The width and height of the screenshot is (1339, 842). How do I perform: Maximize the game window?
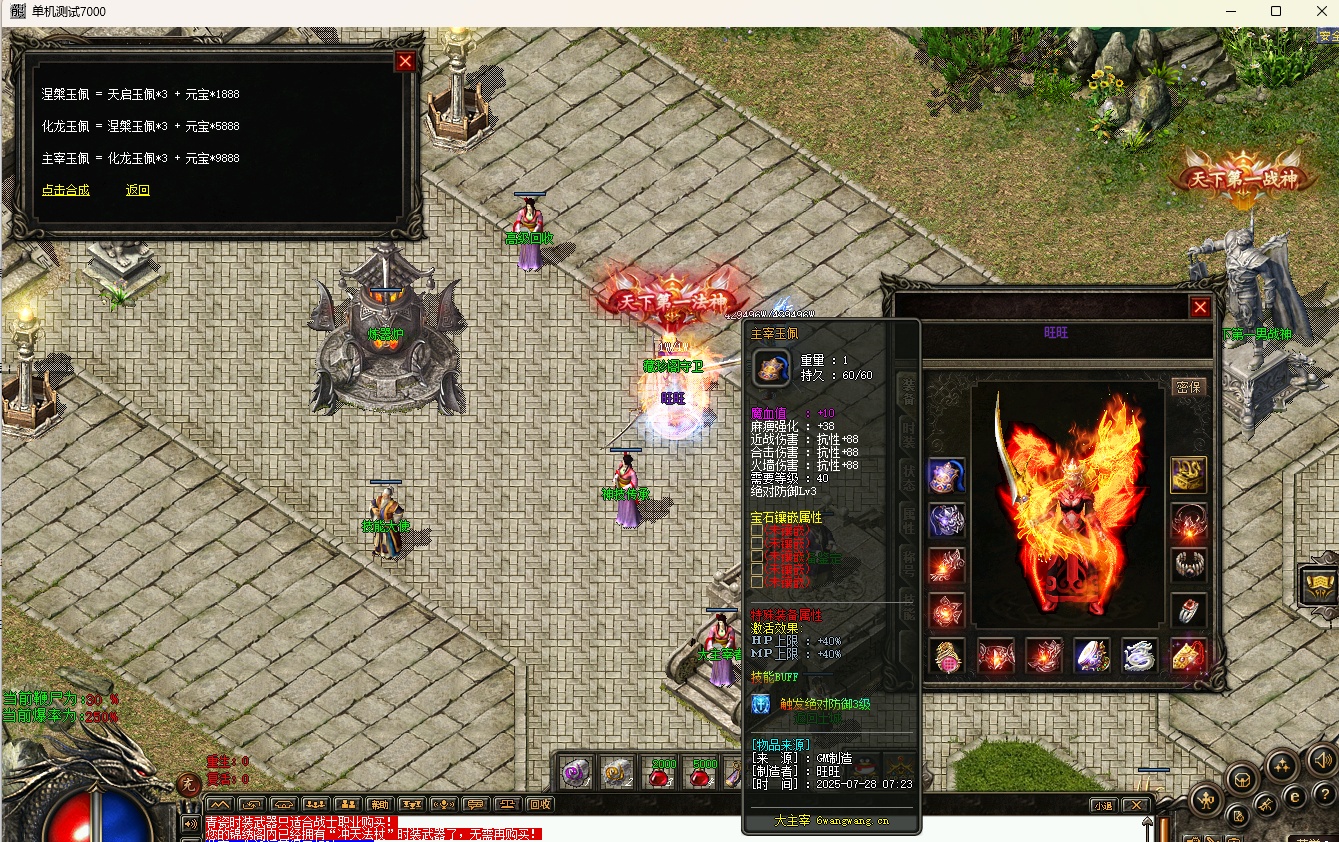1276,11
